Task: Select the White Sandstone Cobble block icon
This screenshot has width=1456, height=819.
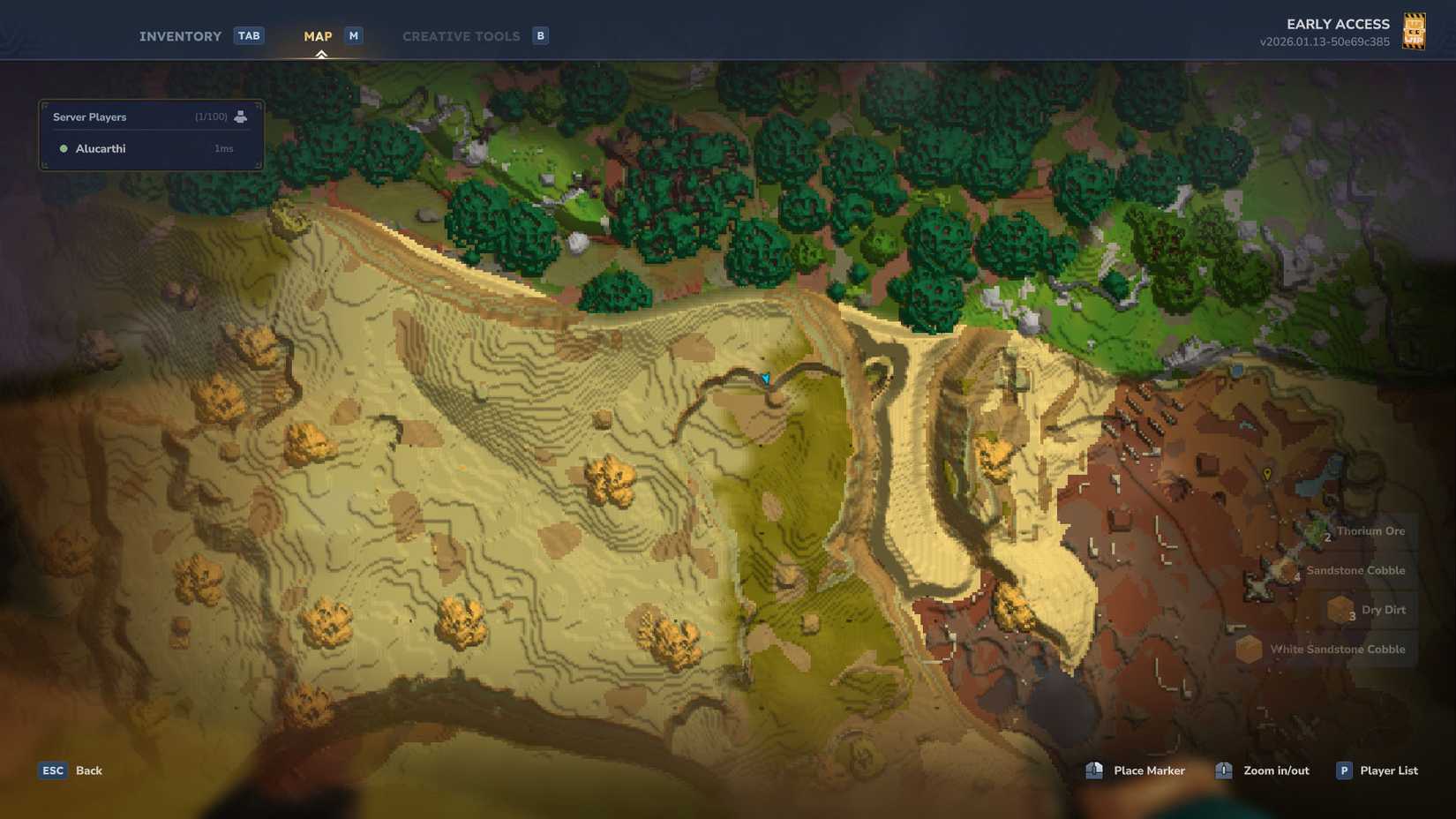Action: (x=1250, y=649)
